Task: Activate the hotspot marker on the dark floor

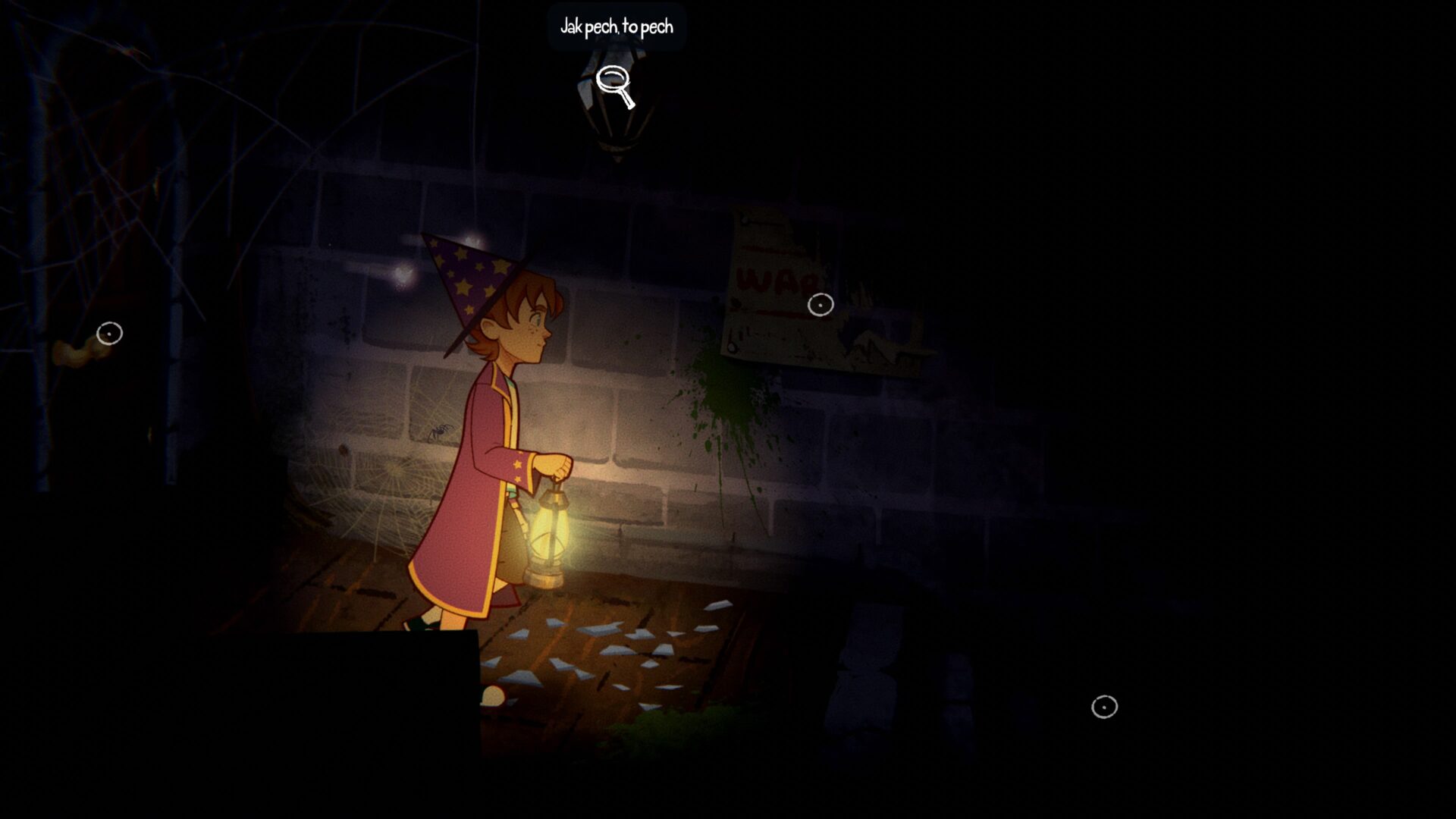Action: tap(1104, 707)
